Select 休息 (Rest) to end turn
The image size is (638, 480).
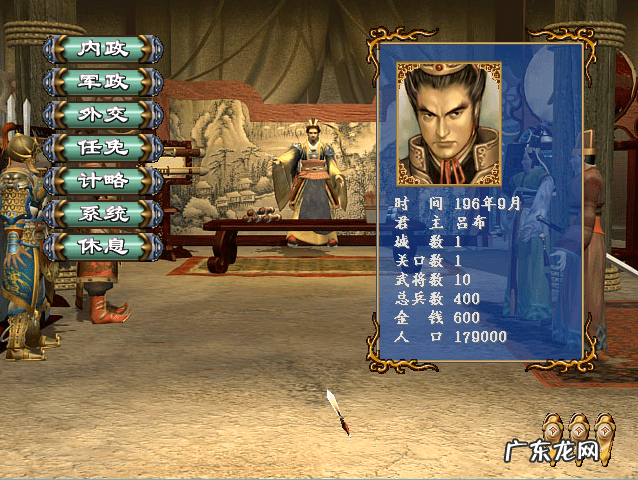[103, 246]
